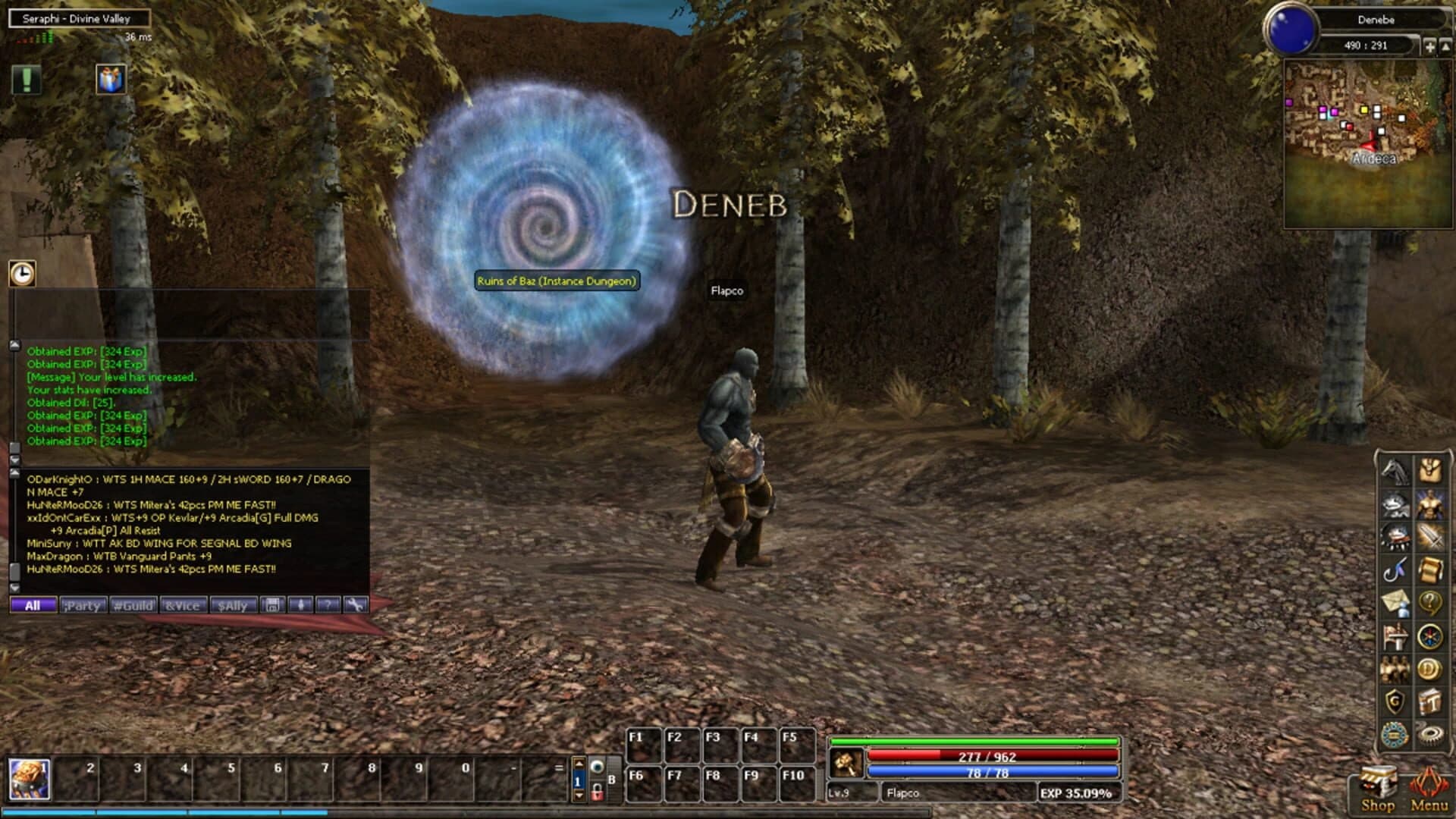
Task: Open the chat options wrench menu
Action: tap(356, 605)
